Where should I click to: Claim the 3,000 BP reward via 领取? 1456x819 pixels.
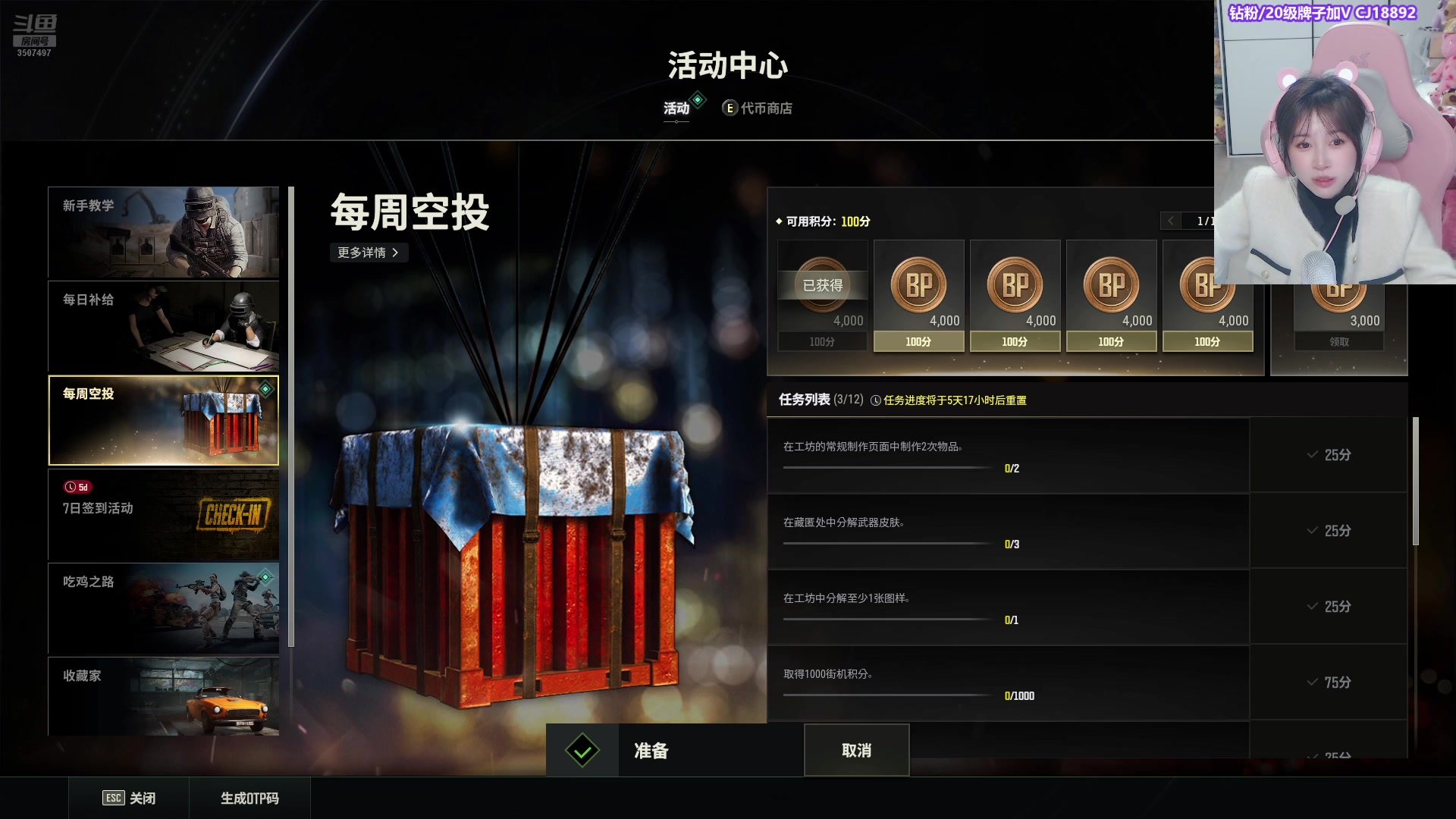tap(1338, 342)
